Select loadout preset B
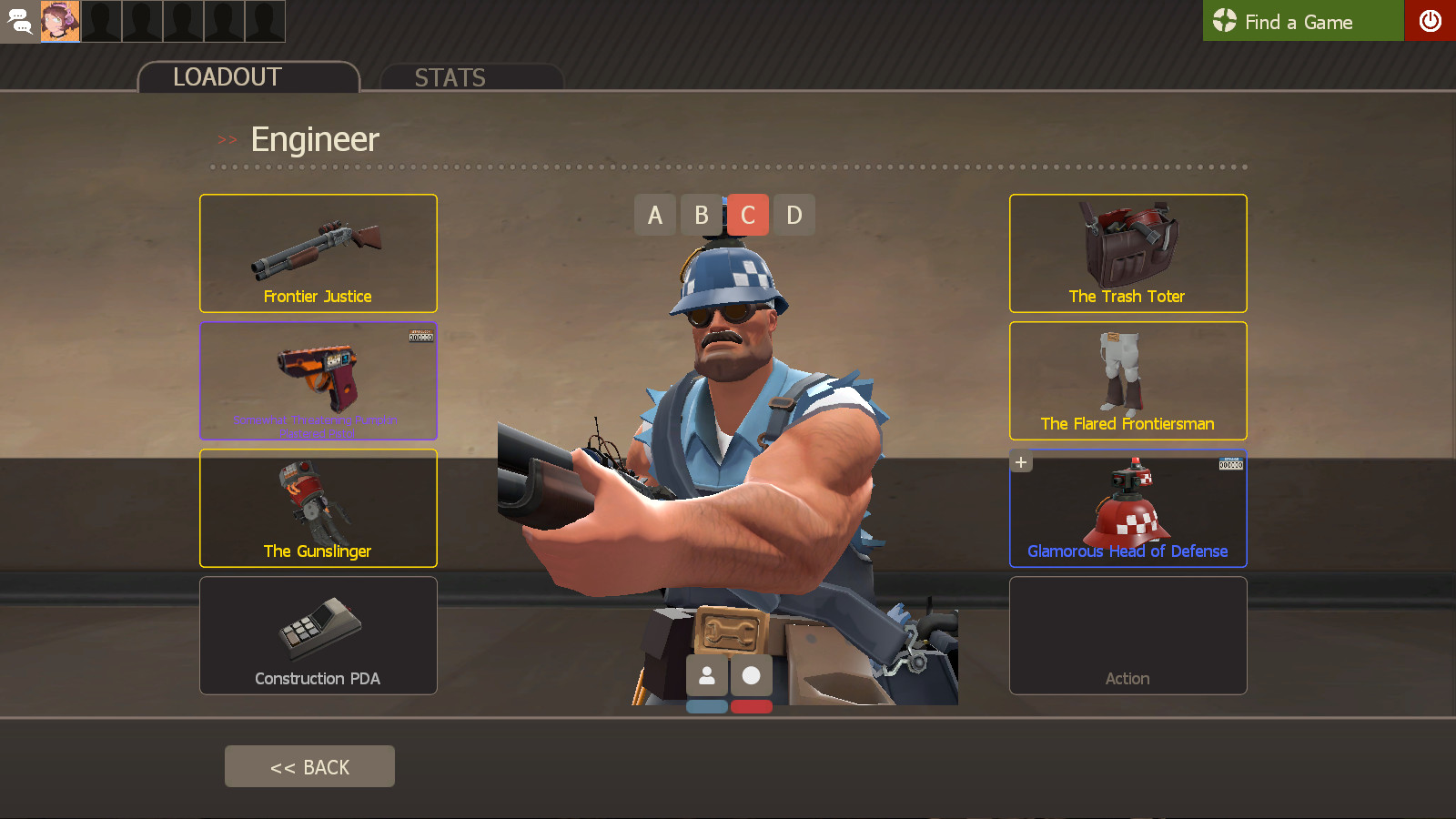Screen dimensions: 1456x819 click(701, 215)
